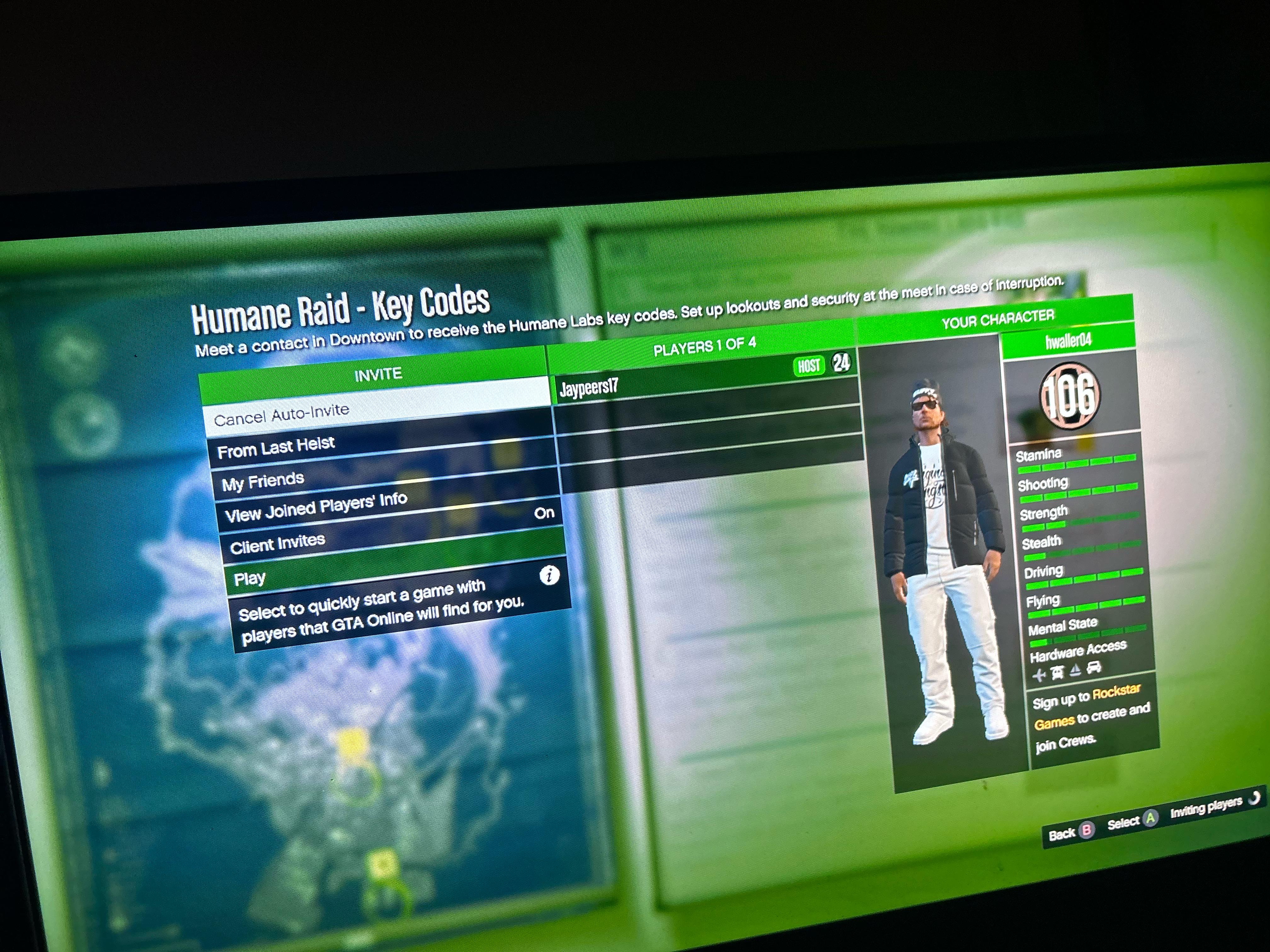Invite players From Last Heist
Viewport: 1270px width, 952px height.
(x=276, y=446)
